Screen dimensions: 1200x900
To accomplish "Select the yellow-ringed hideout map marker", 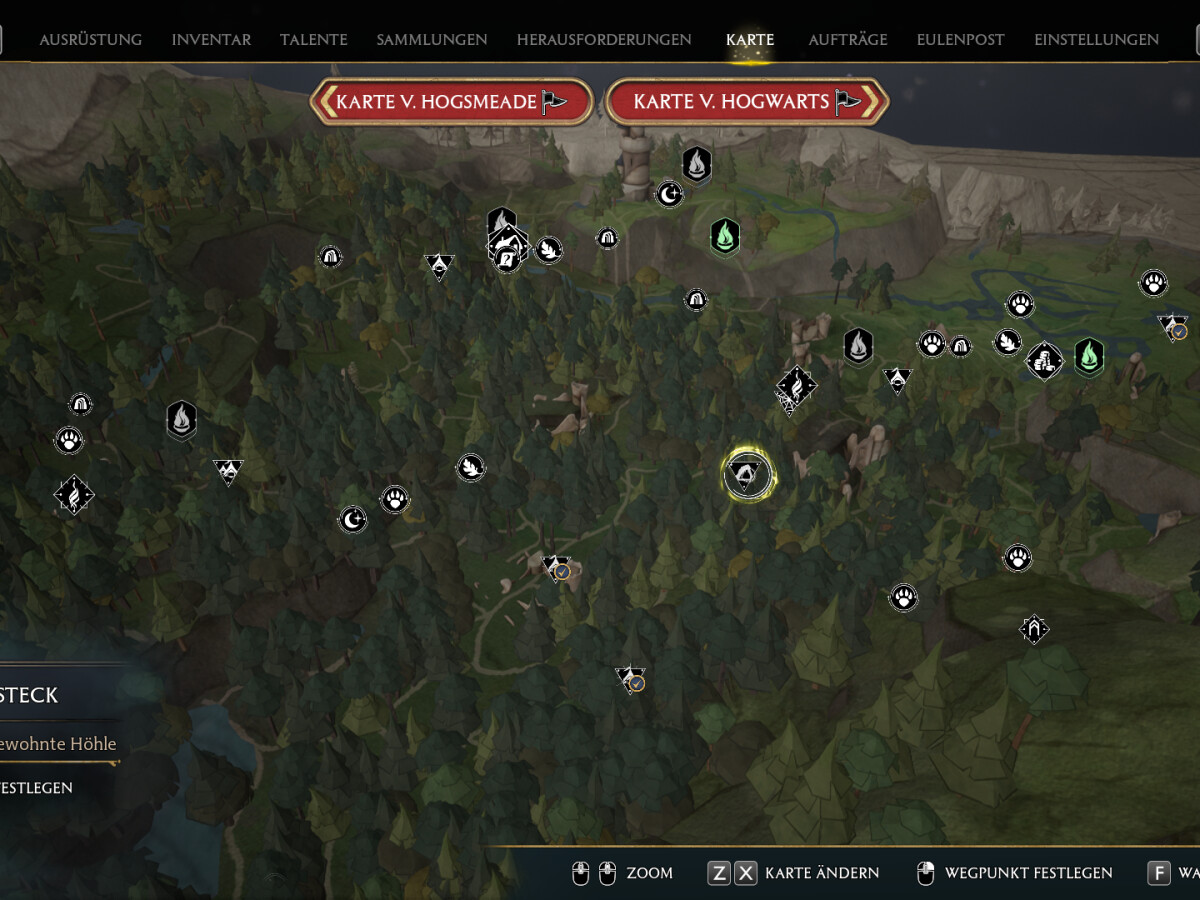I will [x=748, y=474].
